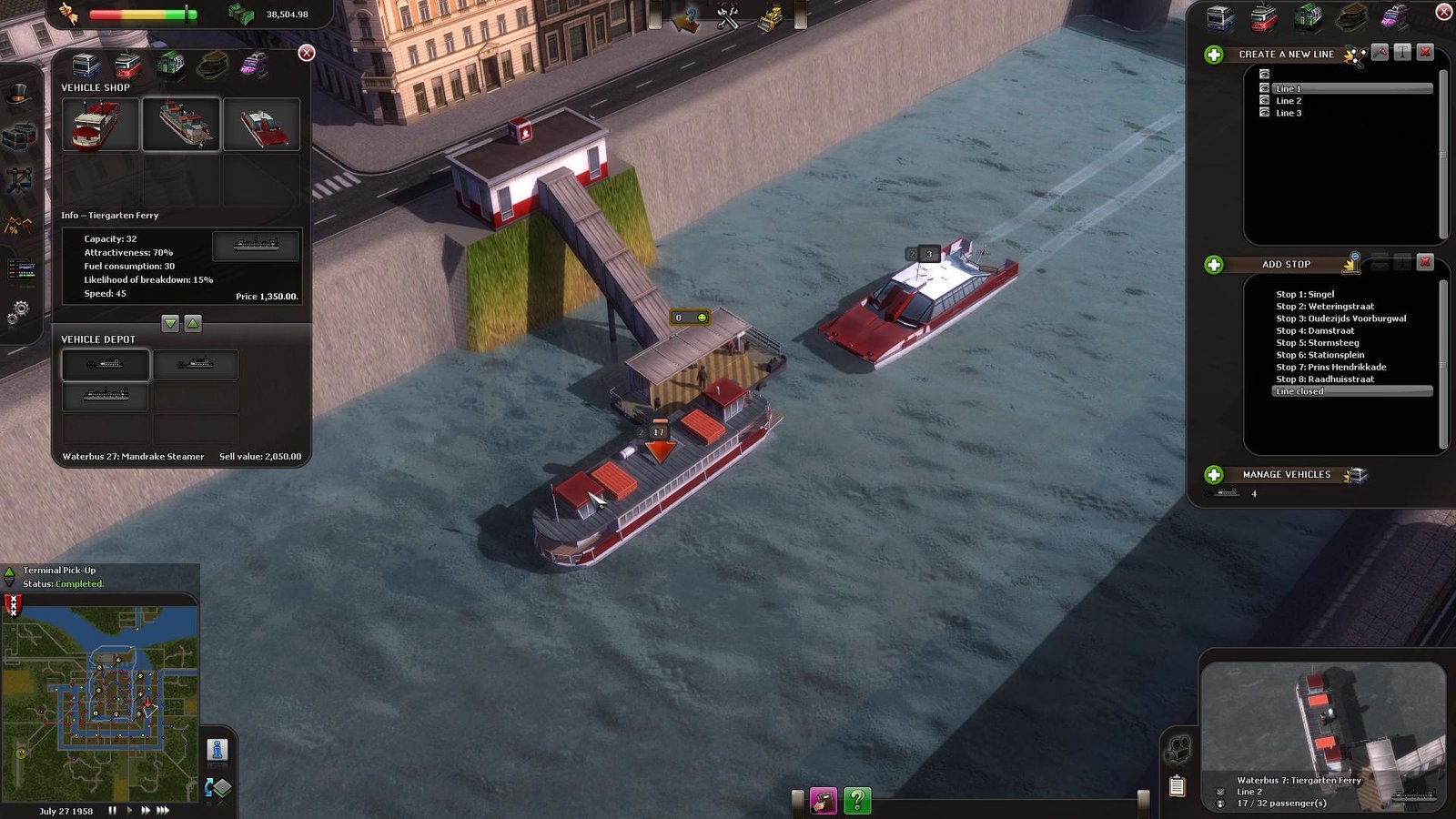Create a new line with plus button
The image size is (1456, 819).
click(x=1214, y=55)
